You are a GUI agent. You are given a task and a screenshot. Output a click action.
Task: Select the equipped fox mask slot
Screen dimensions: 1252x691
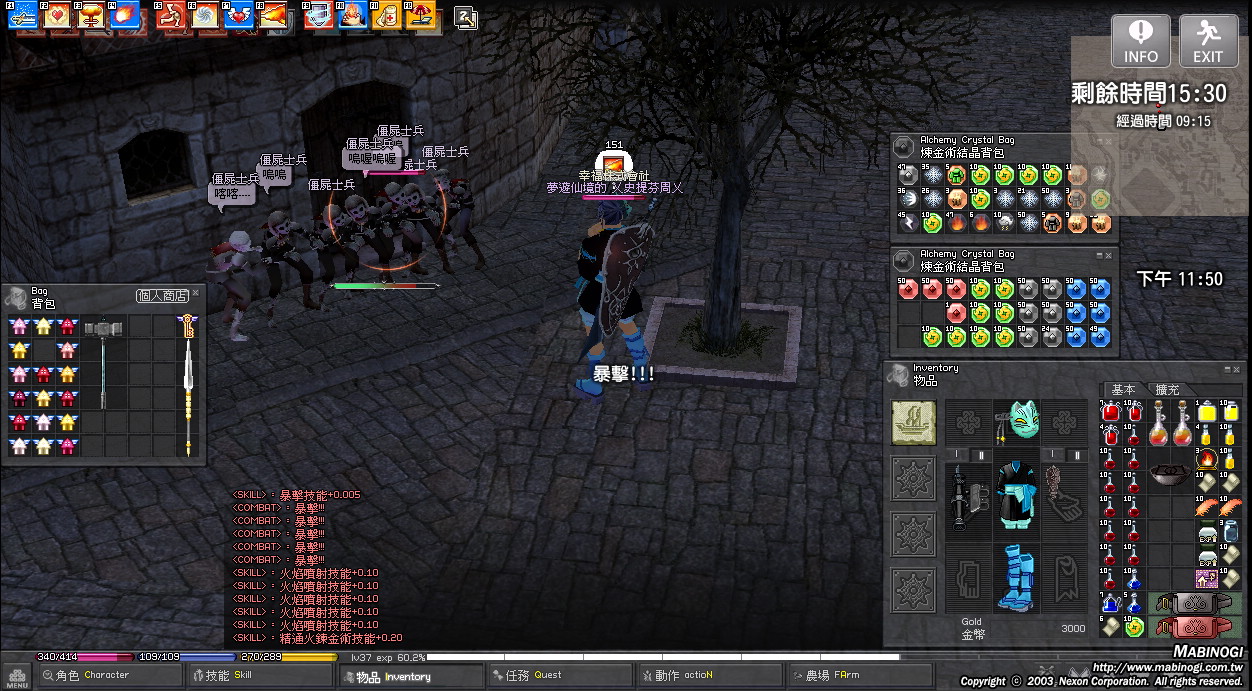coord(1019,421)
